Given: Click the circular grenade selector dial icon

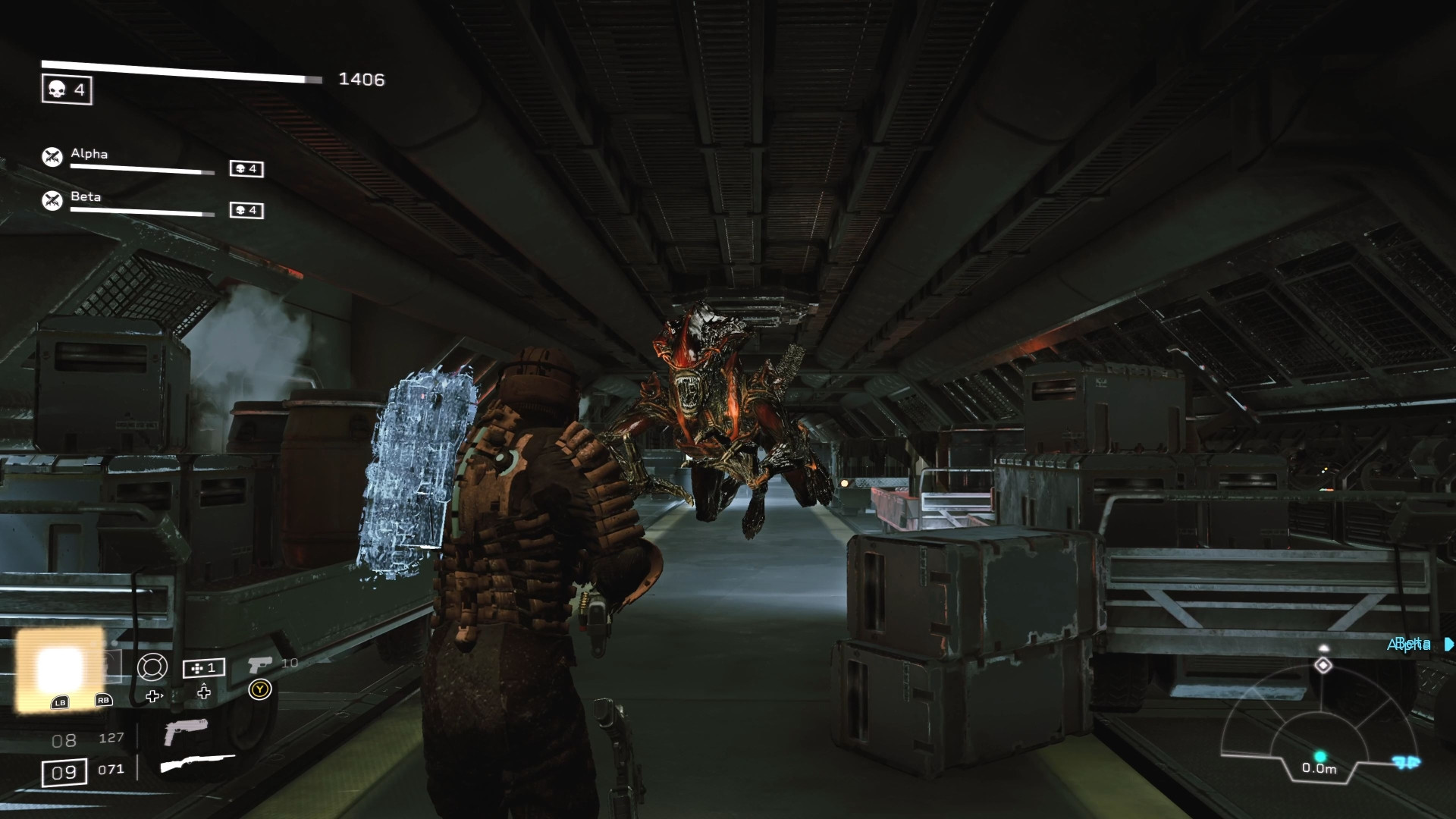Looking at the screenshot, I should coord(152,666).
